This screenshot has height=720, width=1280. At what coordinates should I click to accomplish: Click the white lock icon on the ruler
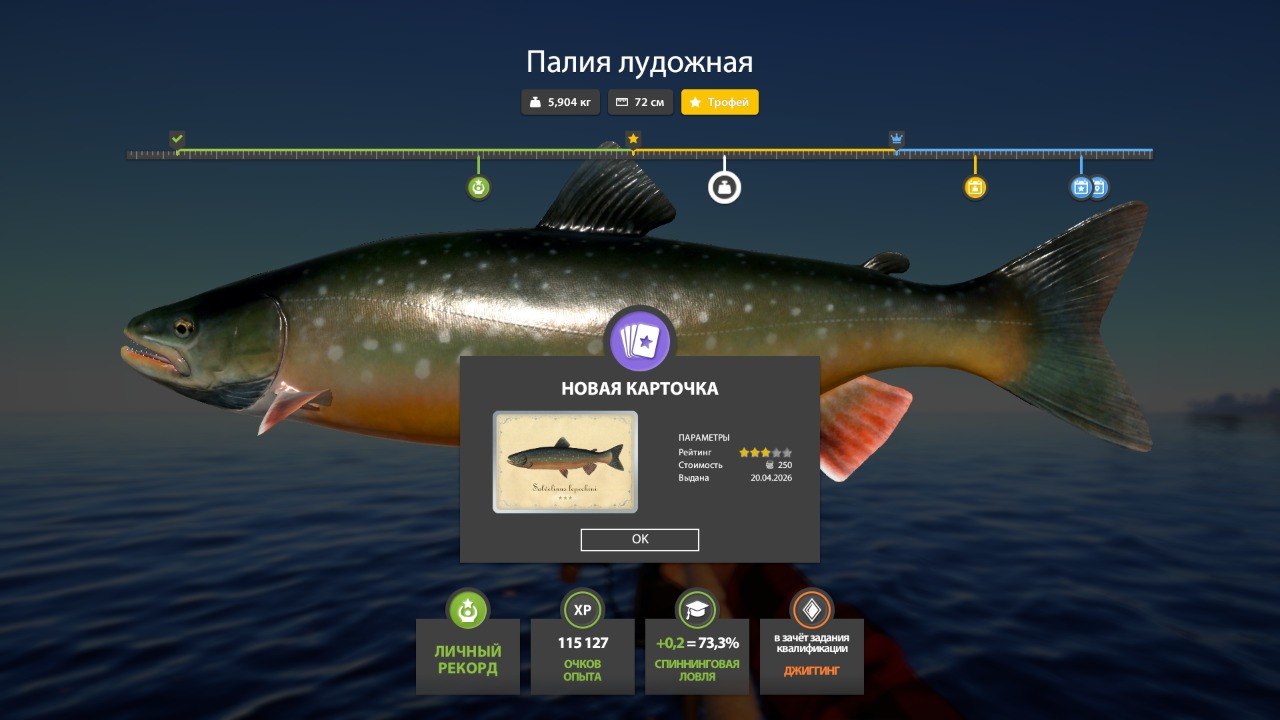point(725,185)
